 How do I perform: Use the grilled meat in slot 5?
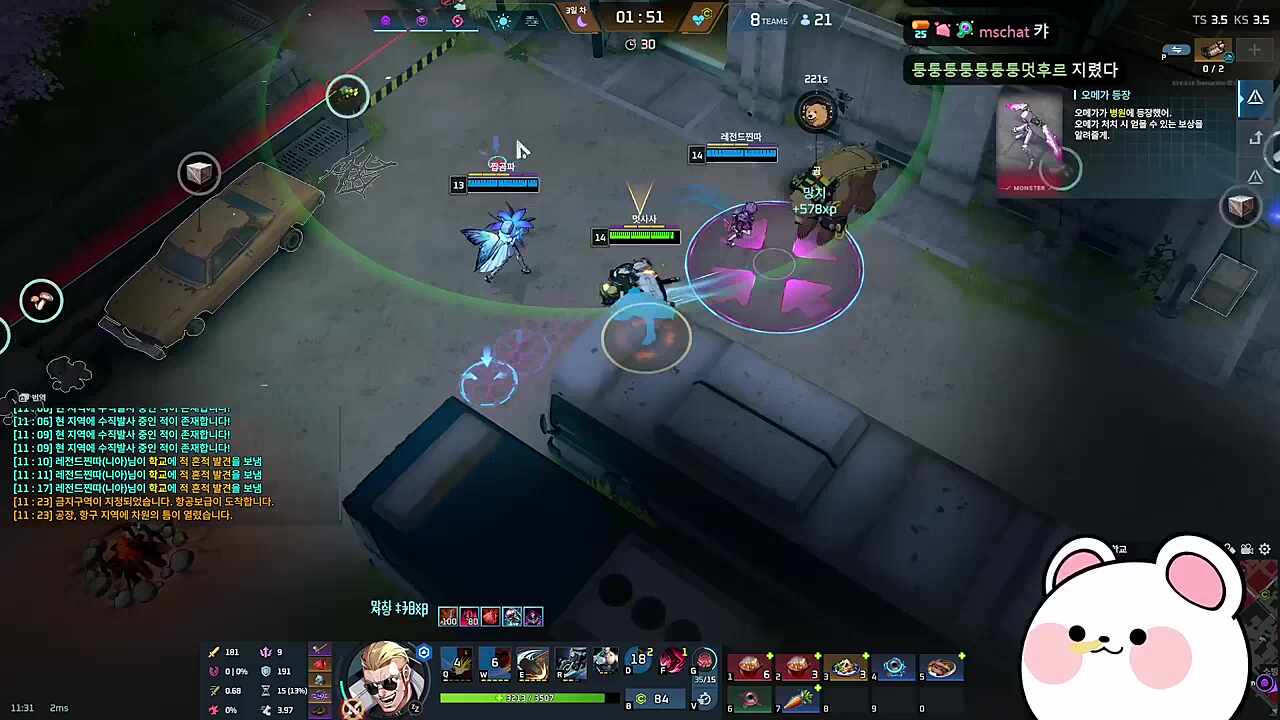942,667
